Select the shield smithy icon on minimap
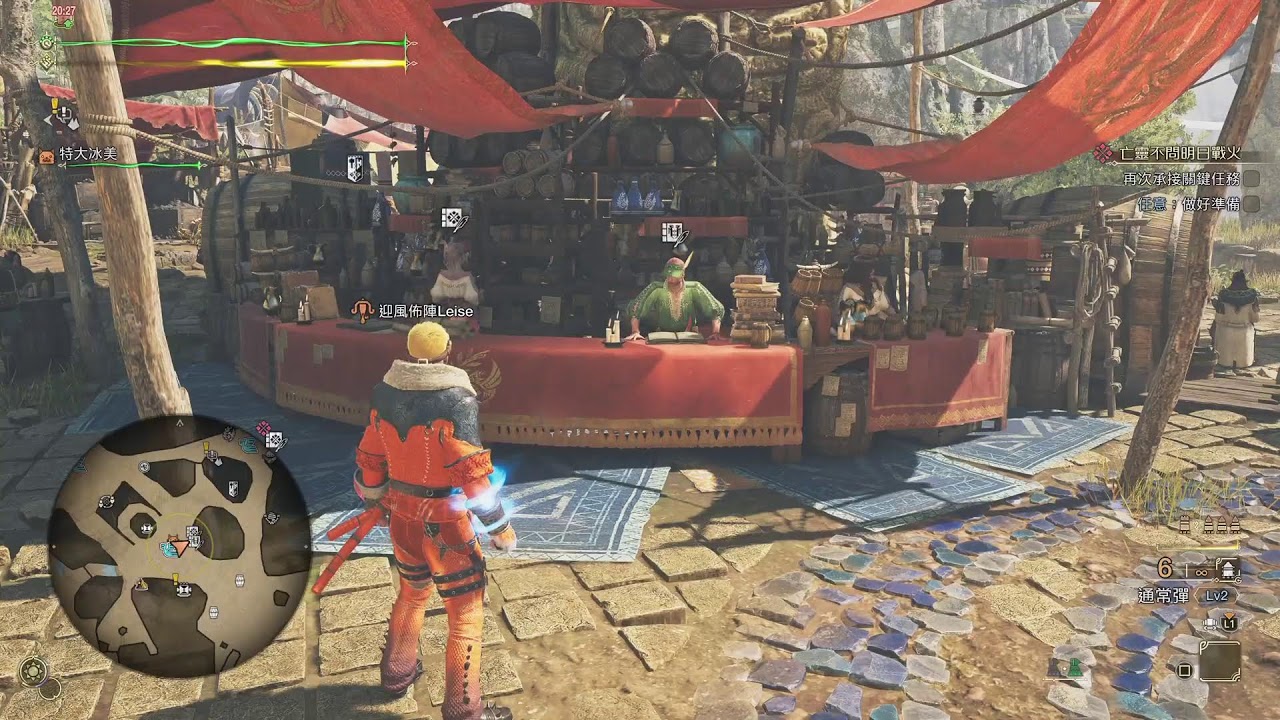Image resolution: width=1280 pixels, height=720 pixels. (232, 489)
